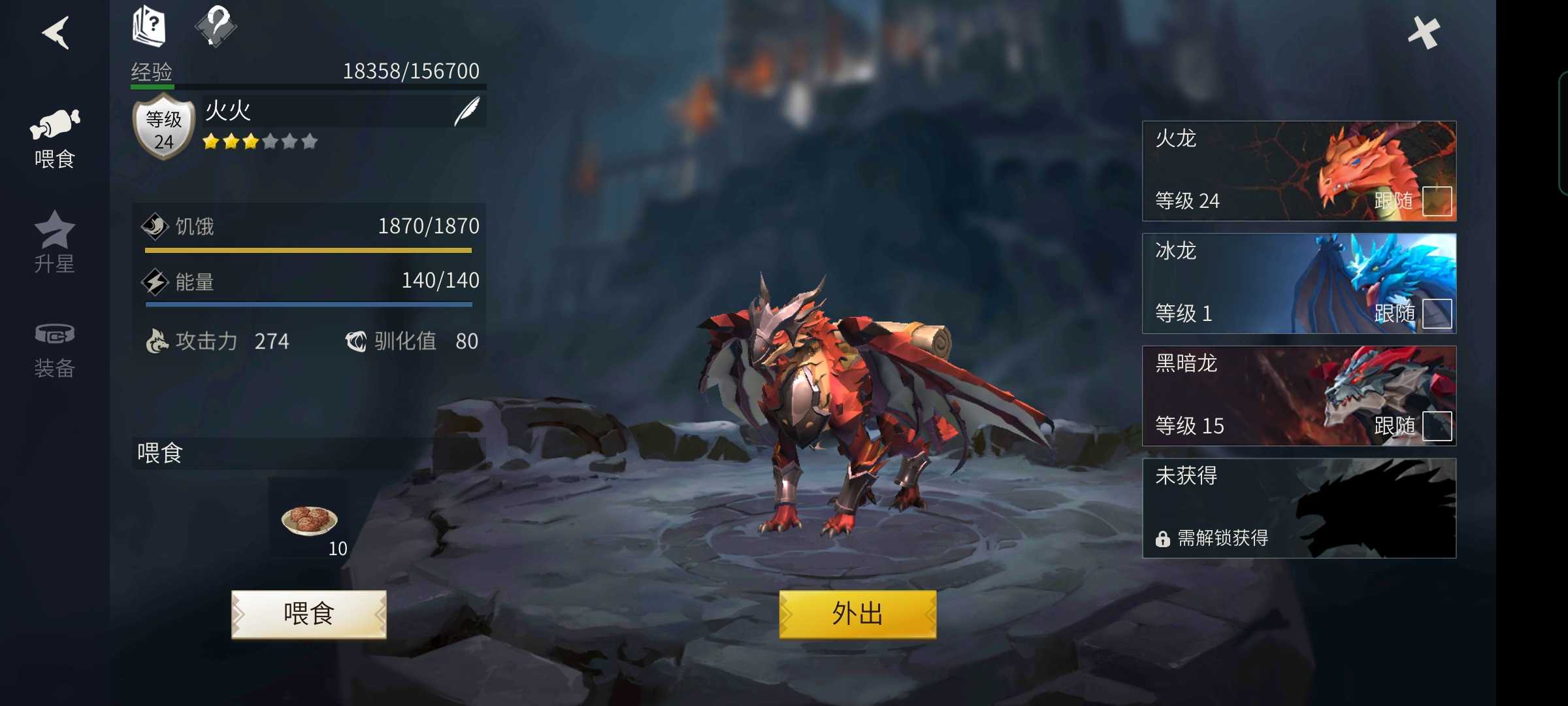Switch to the 装备 equipment tab
The image size is (1568, 706).
(55, 350)
